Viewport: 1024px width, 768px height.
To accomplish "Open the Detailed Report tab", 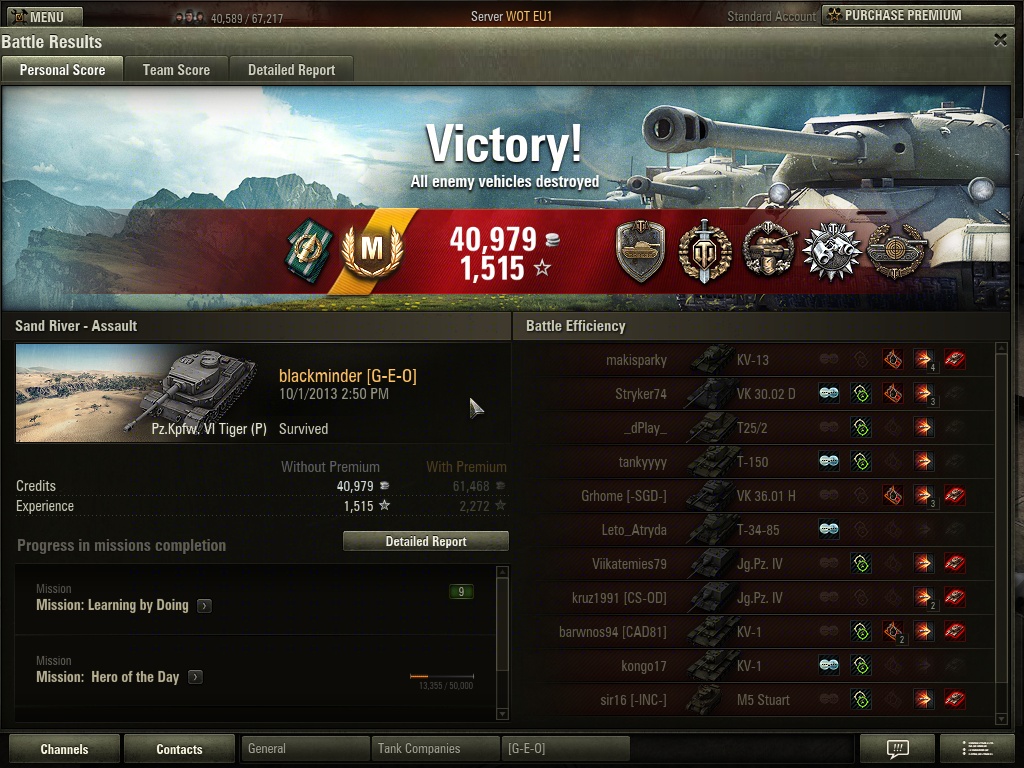I will [291, 69].
